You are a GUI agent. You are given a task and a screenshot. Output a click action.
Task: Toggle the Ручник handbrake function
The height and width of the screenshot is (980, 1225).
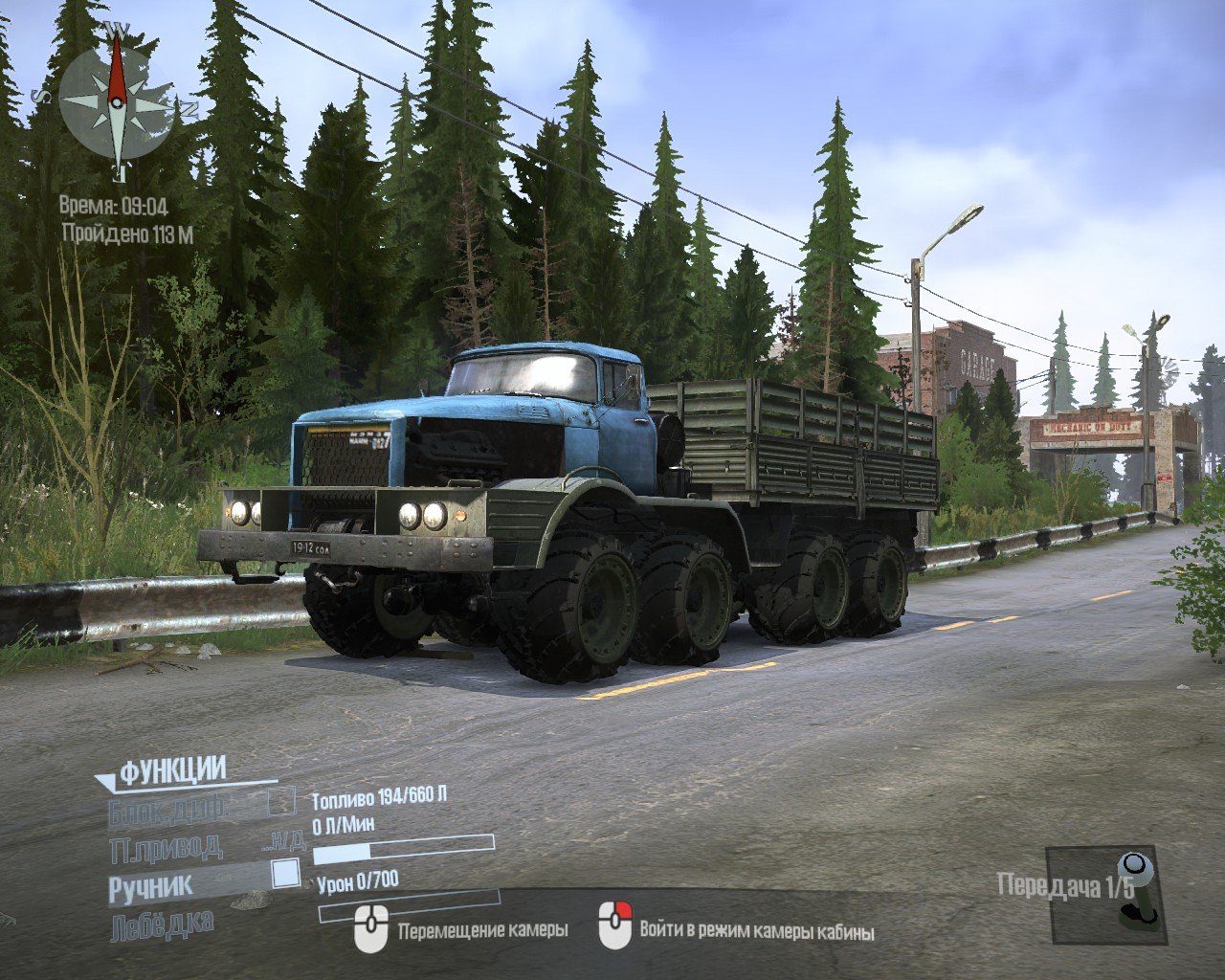285,874
